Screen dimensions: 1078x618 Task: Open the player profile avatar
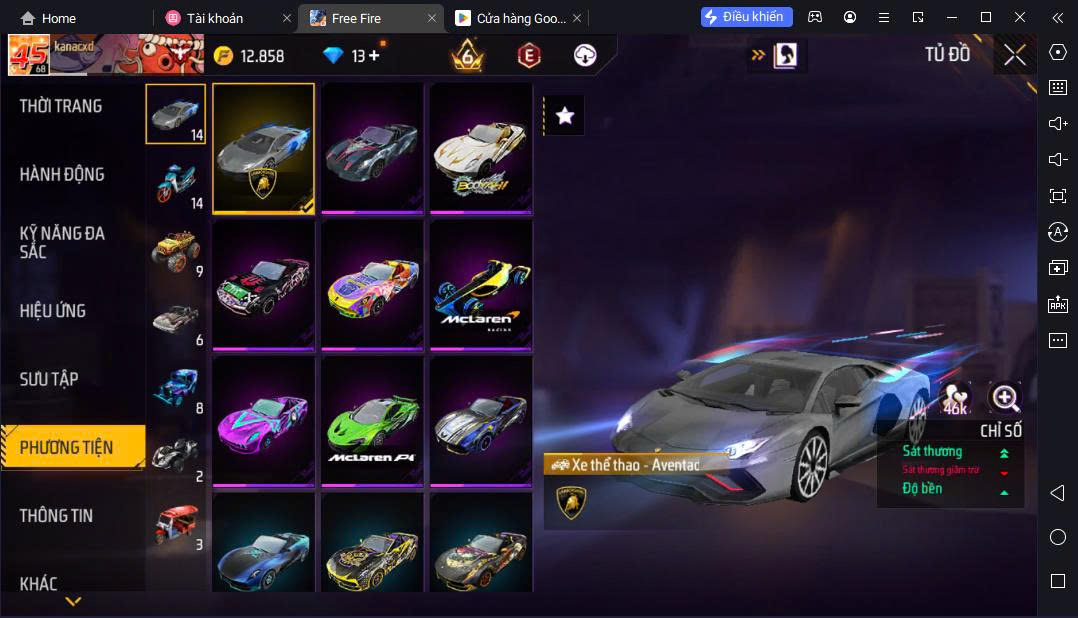tap(29, 55)
